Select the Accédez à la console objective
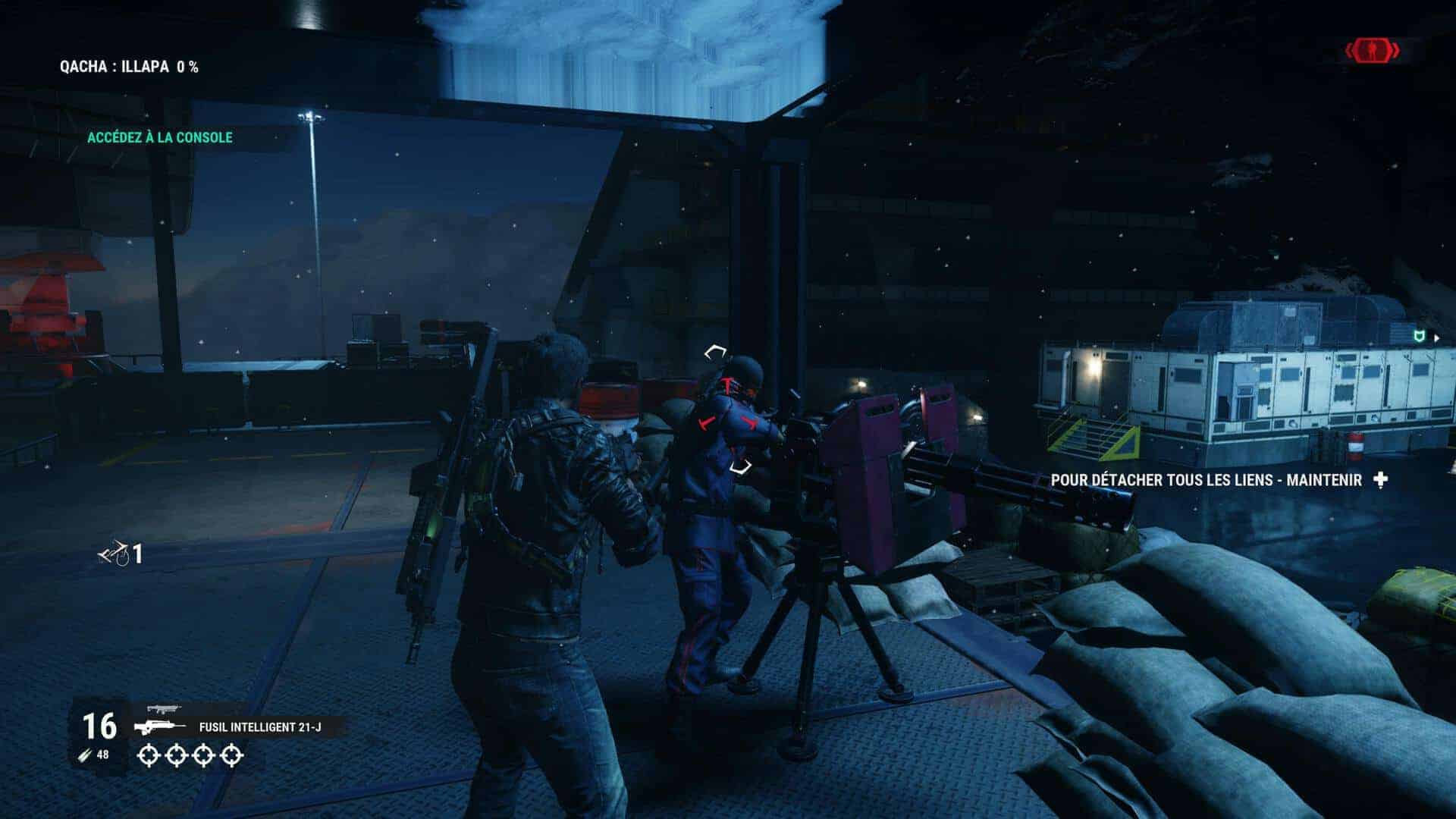This screenshot has height=819, width=1456. pos(159,137)
